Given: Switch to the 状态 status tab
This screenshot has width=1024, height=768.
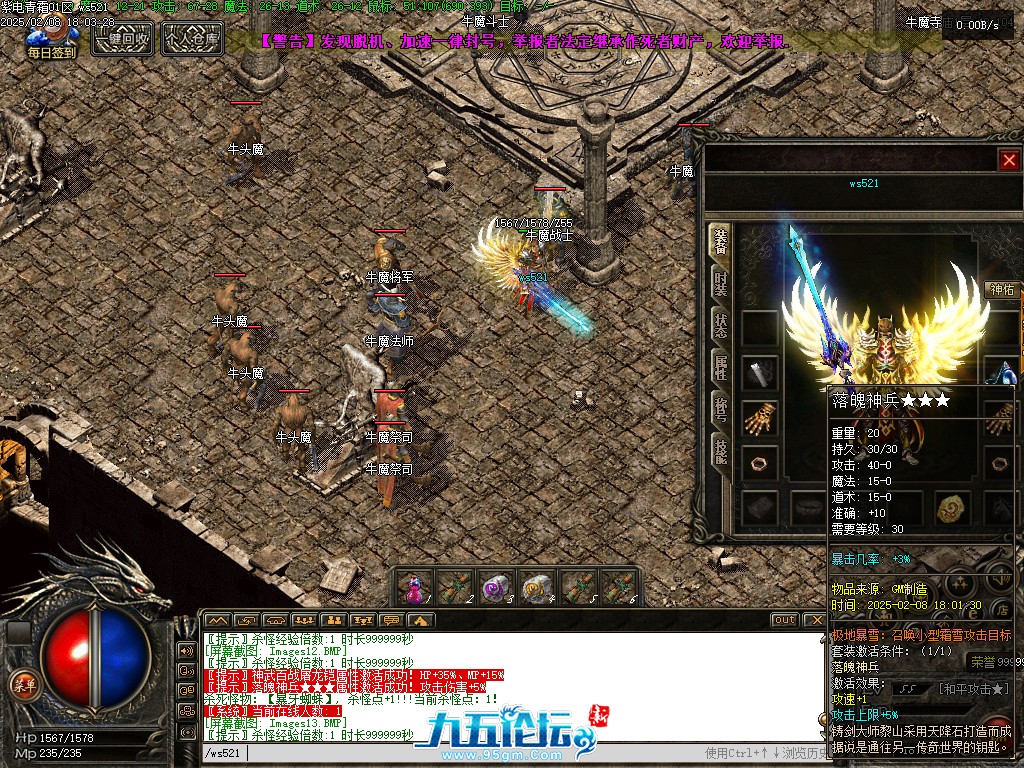Looking at the screenshot, I should click(x=720, y=325).
